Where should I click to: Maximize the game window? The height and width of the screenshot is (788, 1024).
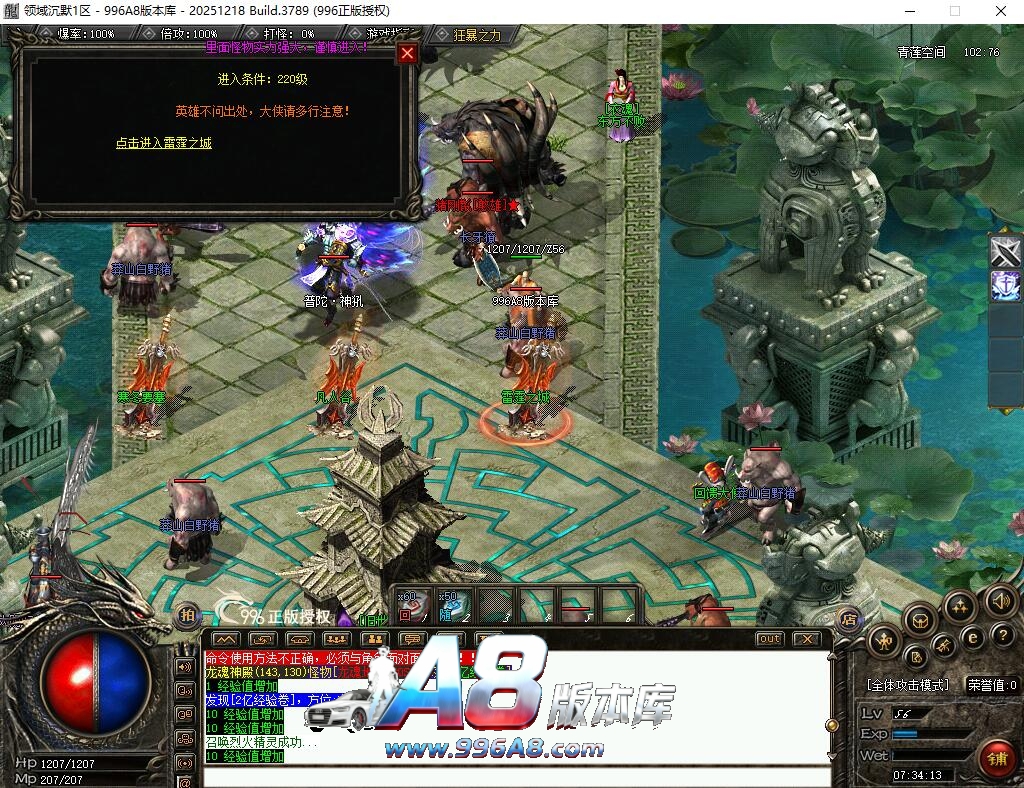(x=954, y=10)
